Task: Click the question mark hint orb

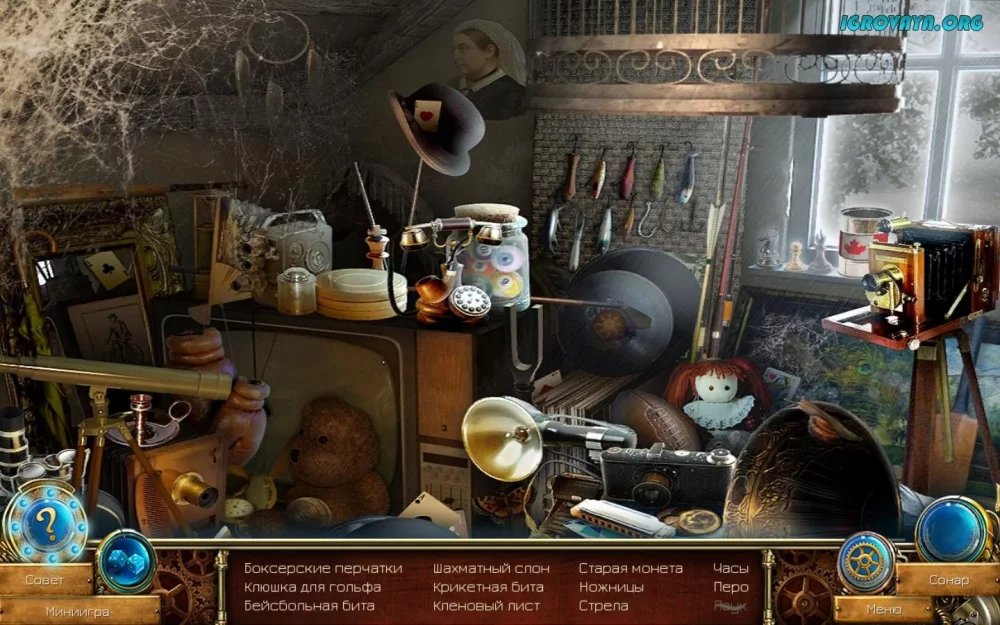Action: coord(46,524)
